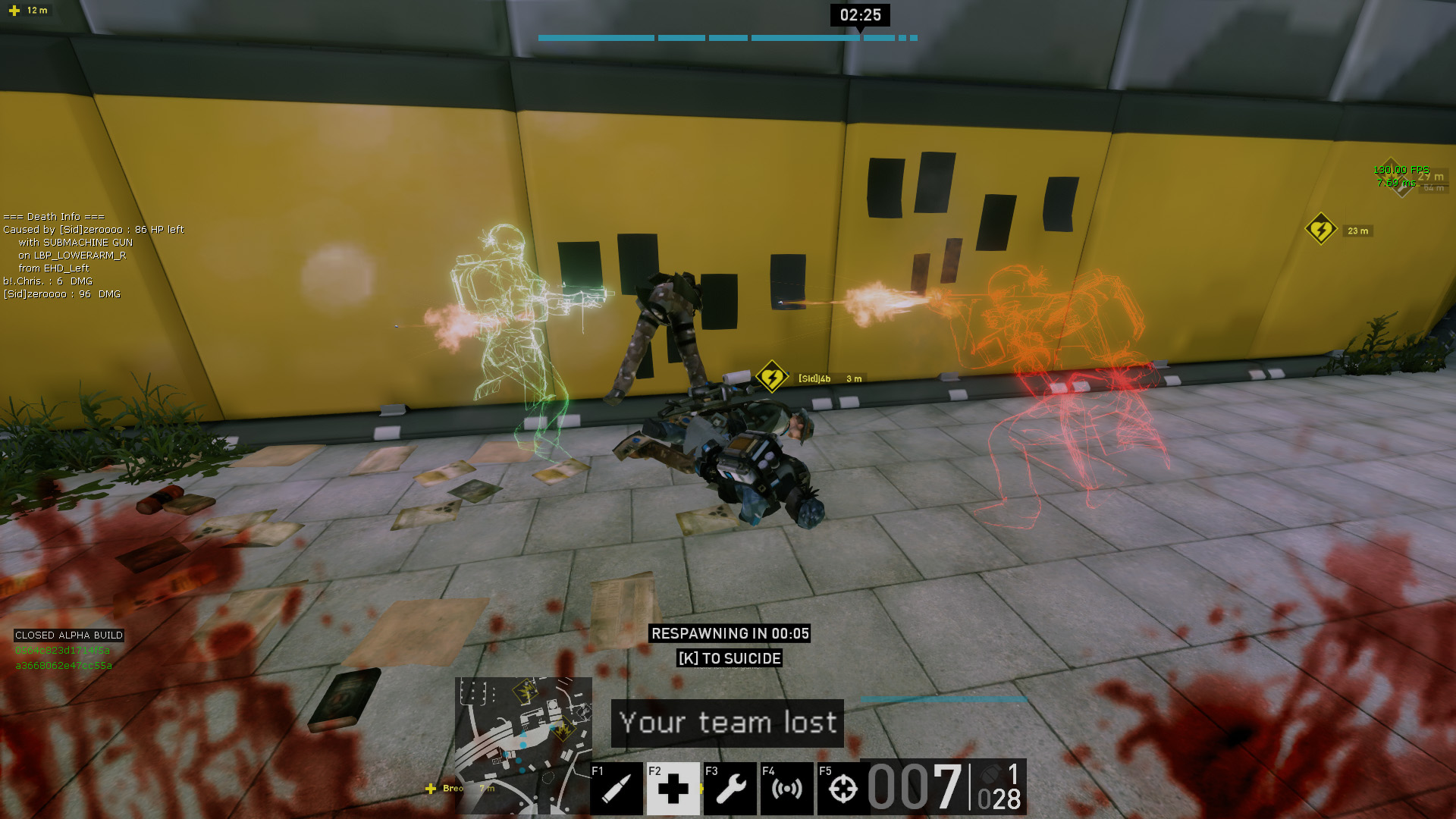Select the F1 ammo bullet slot
The width and height of the screenshot is (1456, 819).
click(x=617, y=789)
